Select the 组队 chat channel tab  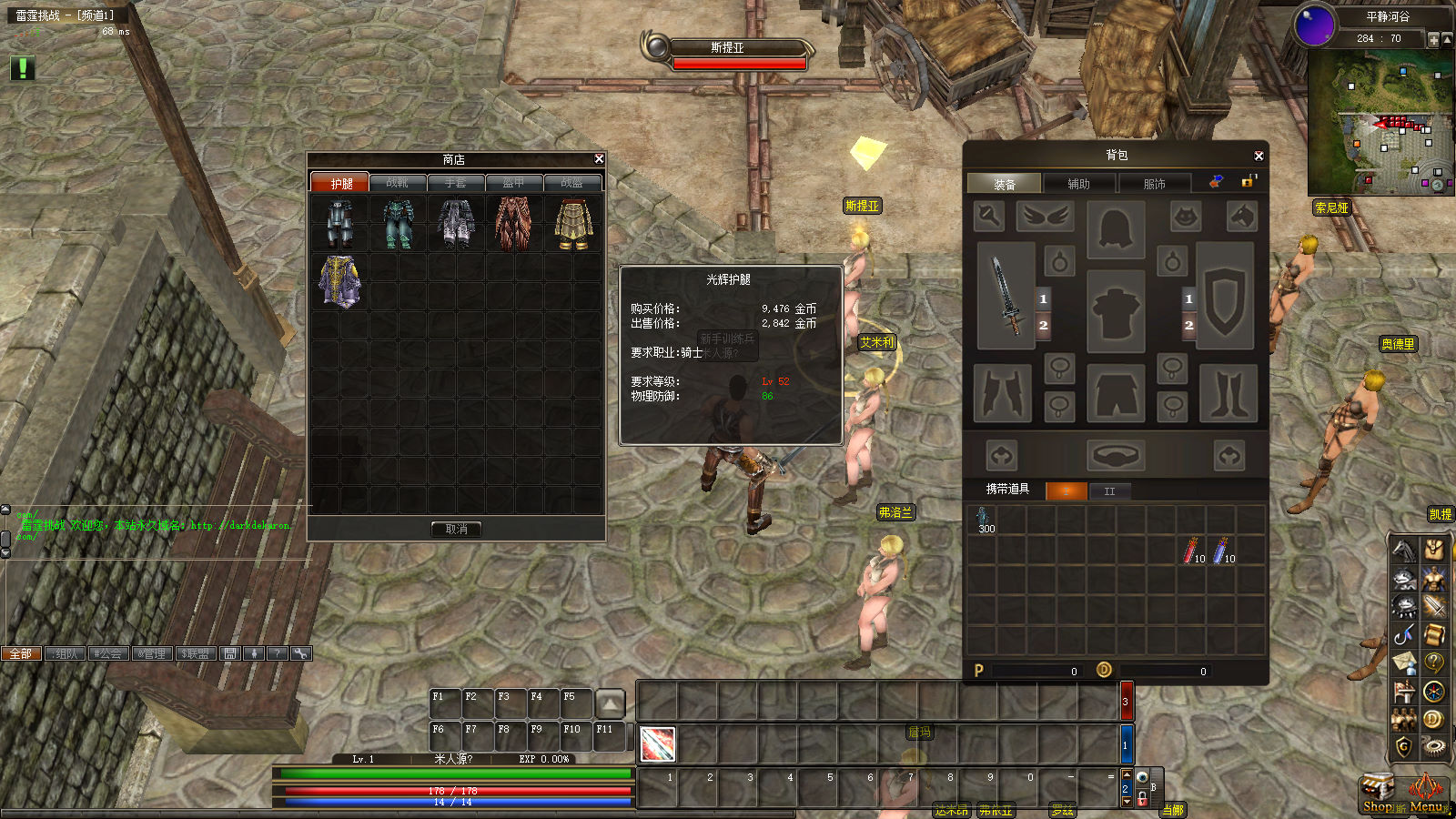[65, 653]
